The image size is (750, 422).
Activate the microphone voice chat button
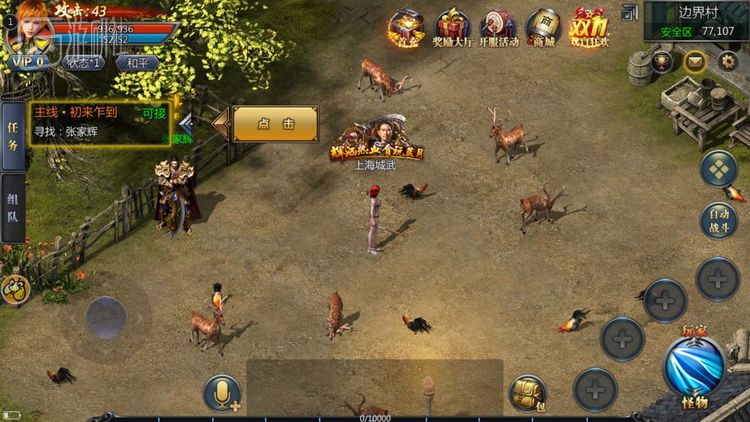point(222,394)
